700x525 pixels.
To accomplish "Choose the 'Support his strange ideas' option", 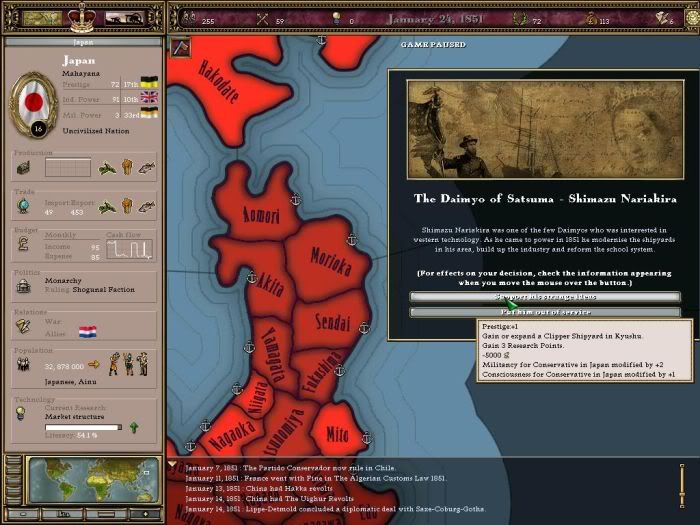I will (545, 297).
